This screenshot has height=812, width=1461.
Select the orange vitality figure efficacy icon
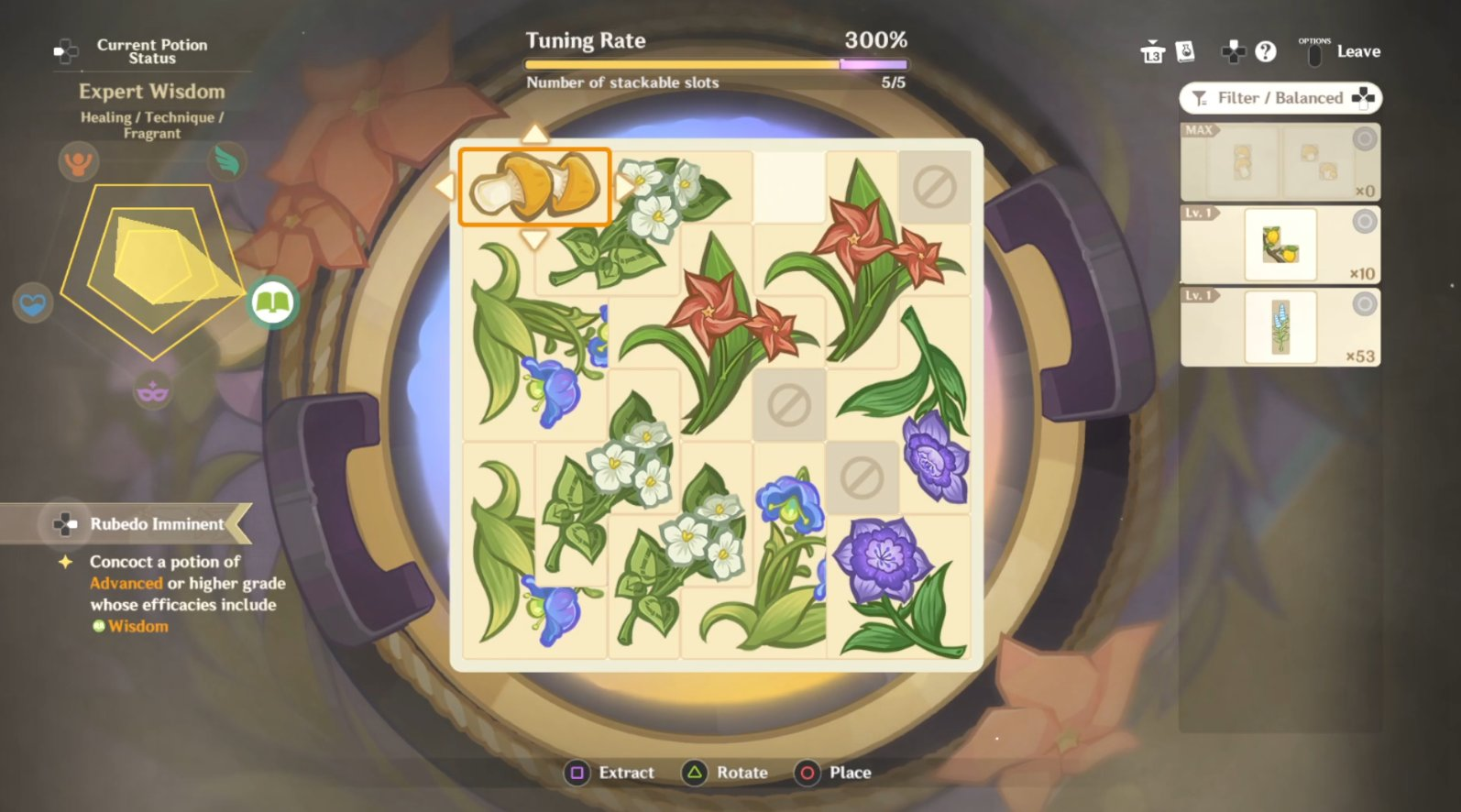coord(78,162)
